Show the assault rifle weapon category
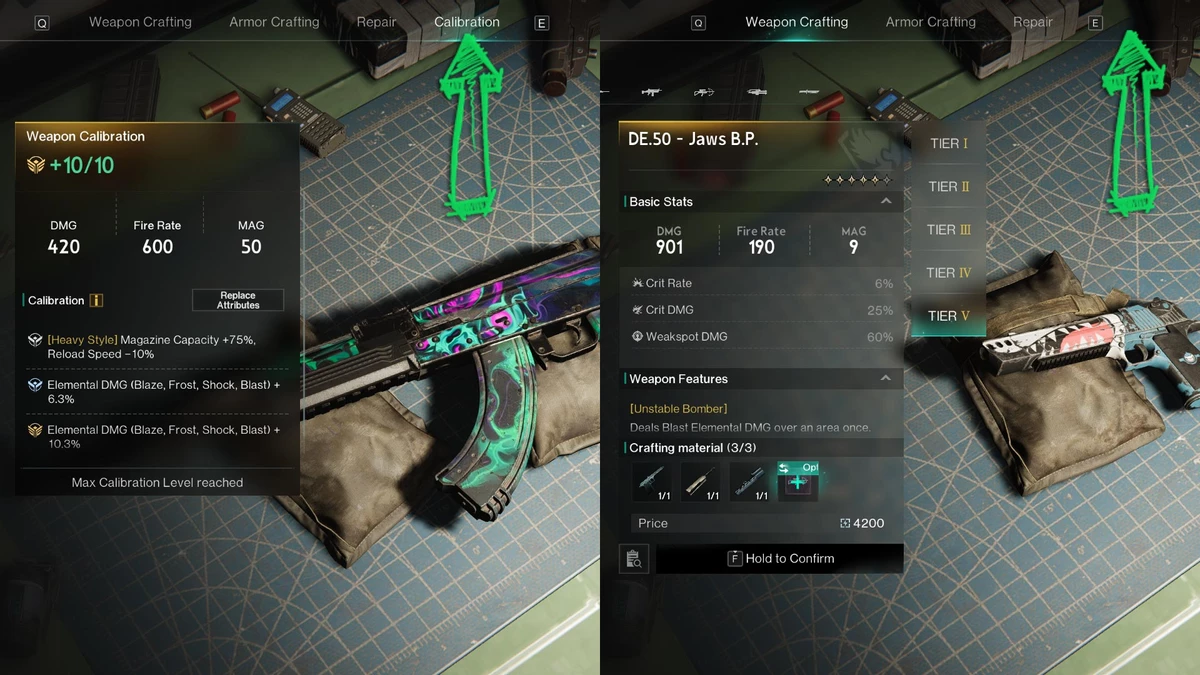The height and width of the screenshot is (675, 1200). pyautogui.click(x=651, y=92)
